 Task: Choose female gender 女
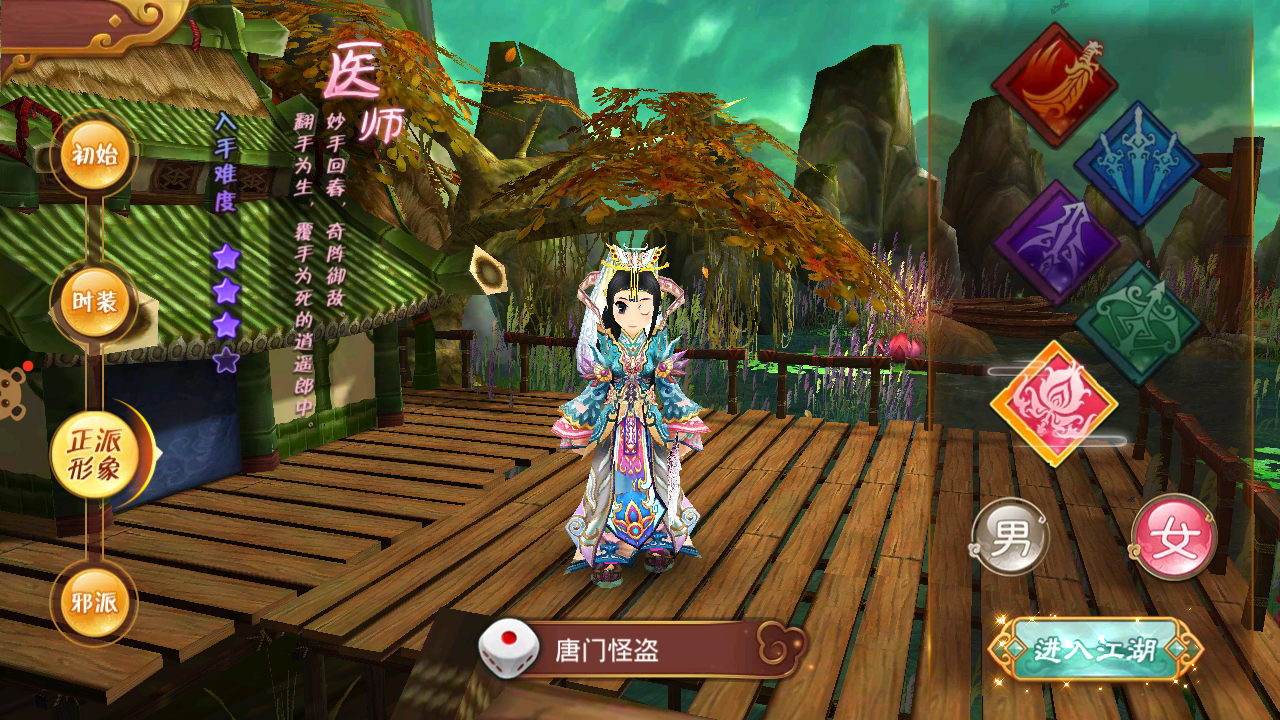[x=1173, y=536]
